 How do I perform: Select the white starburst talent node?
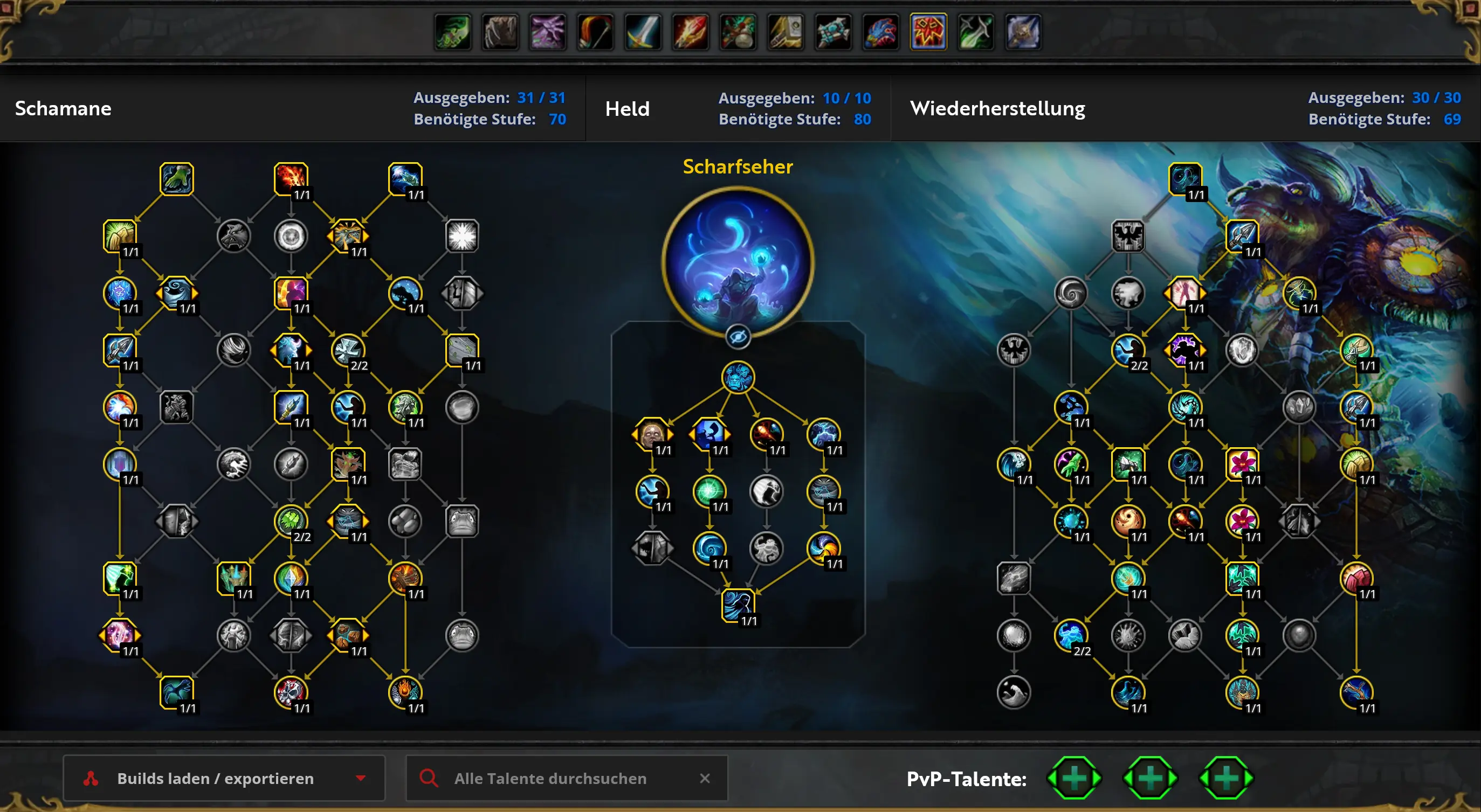[462, 235]
